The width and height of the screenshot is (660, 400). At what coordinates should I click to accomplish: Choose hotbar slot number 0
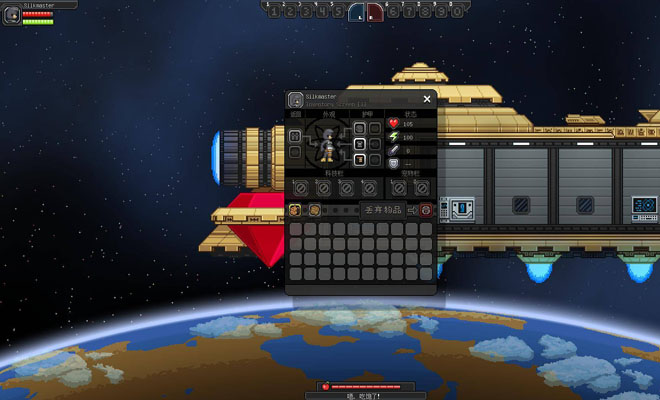458,12
